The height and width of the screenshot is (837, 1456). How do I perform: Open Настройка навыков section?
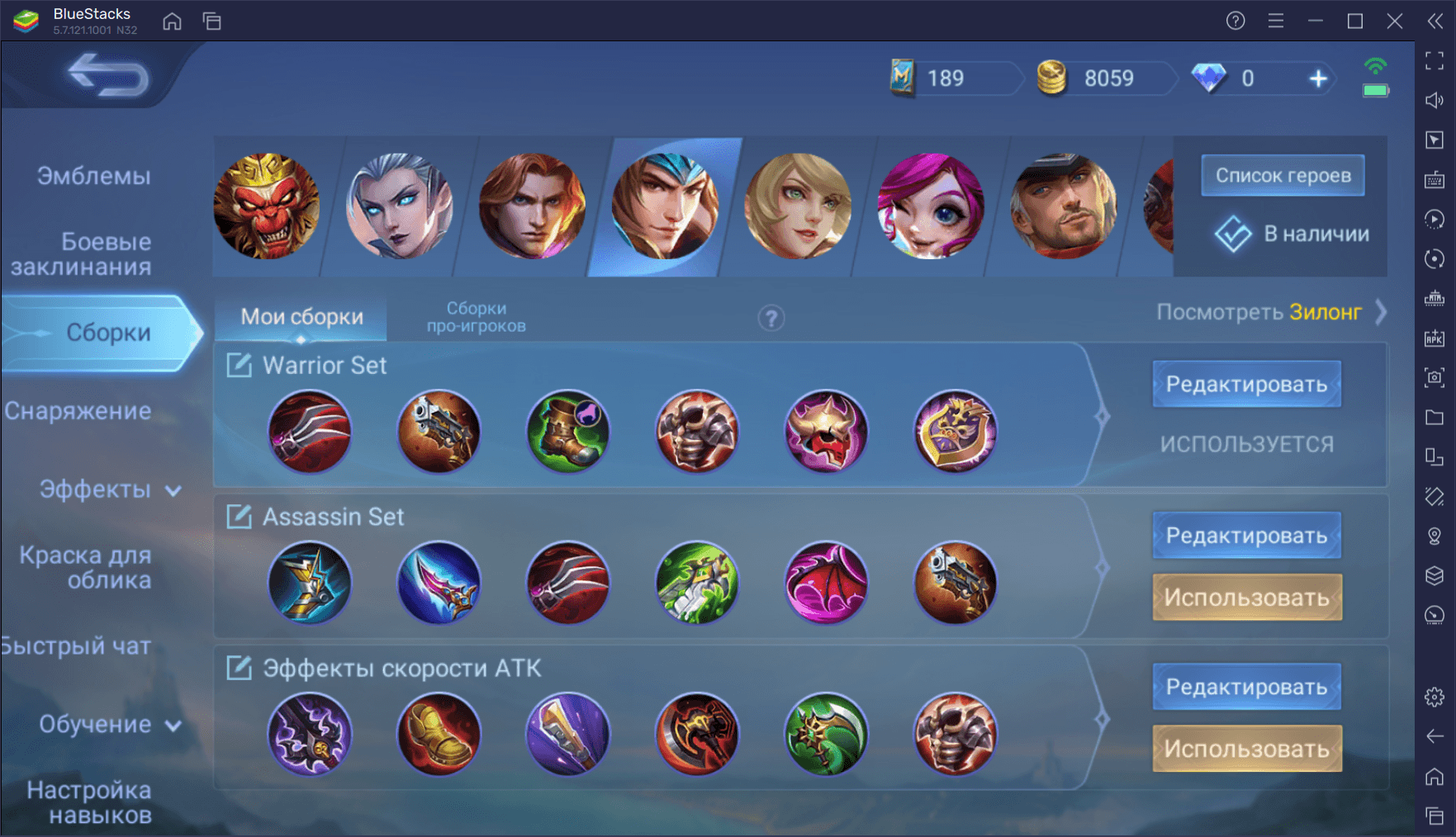tap(89, 802)
